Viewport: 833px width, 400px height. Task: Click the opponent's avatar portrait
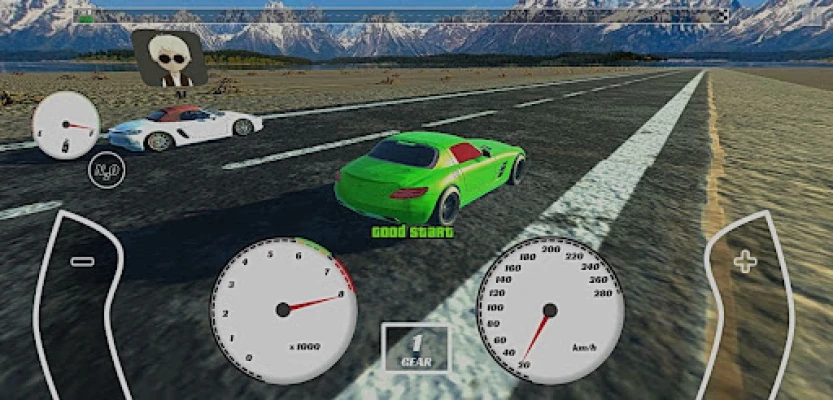pyautogui.click(x=168, y=57)
